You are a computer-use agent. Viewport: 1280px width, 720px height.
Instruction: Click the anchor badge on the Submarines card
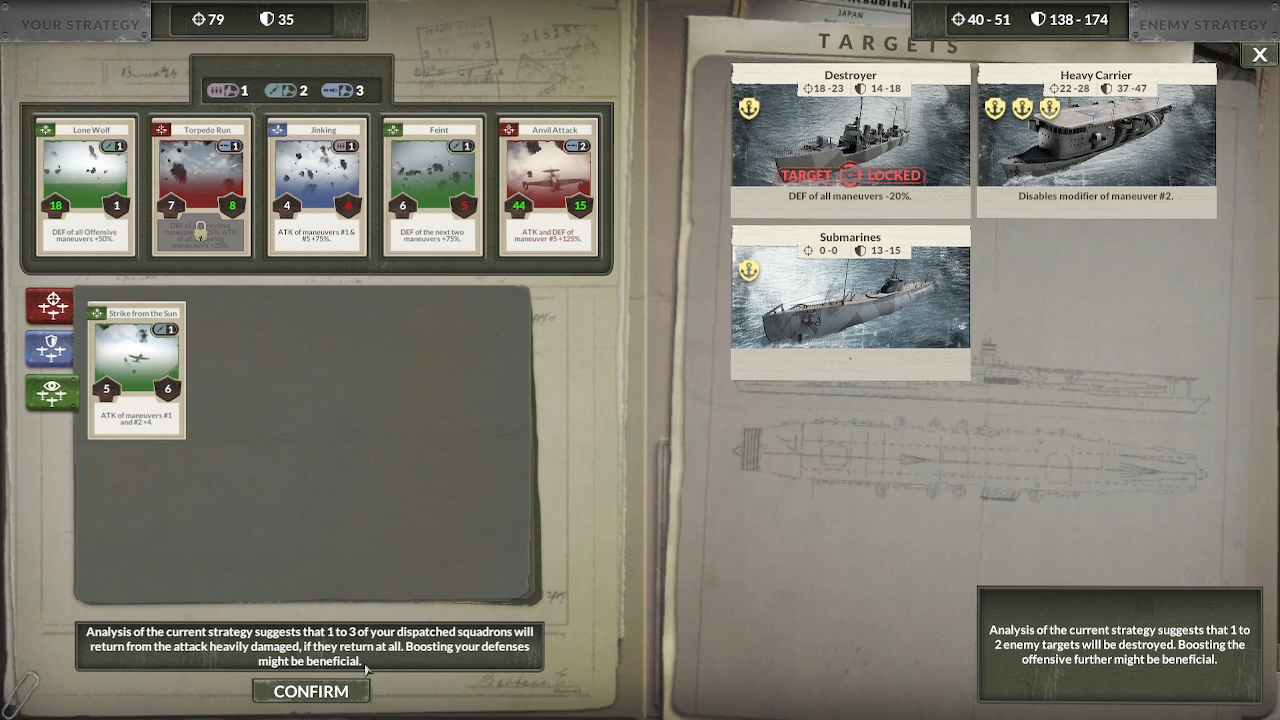pos(749,269)
